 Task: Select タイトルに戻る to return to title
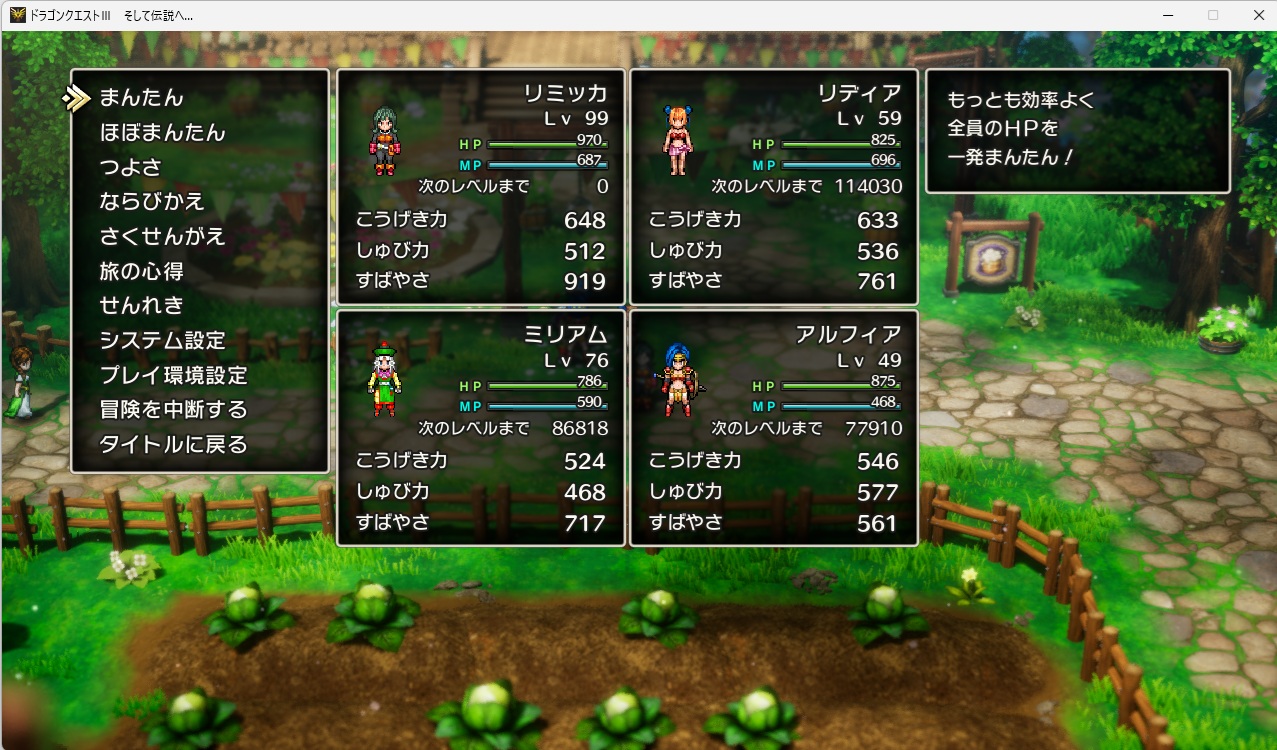173,445
